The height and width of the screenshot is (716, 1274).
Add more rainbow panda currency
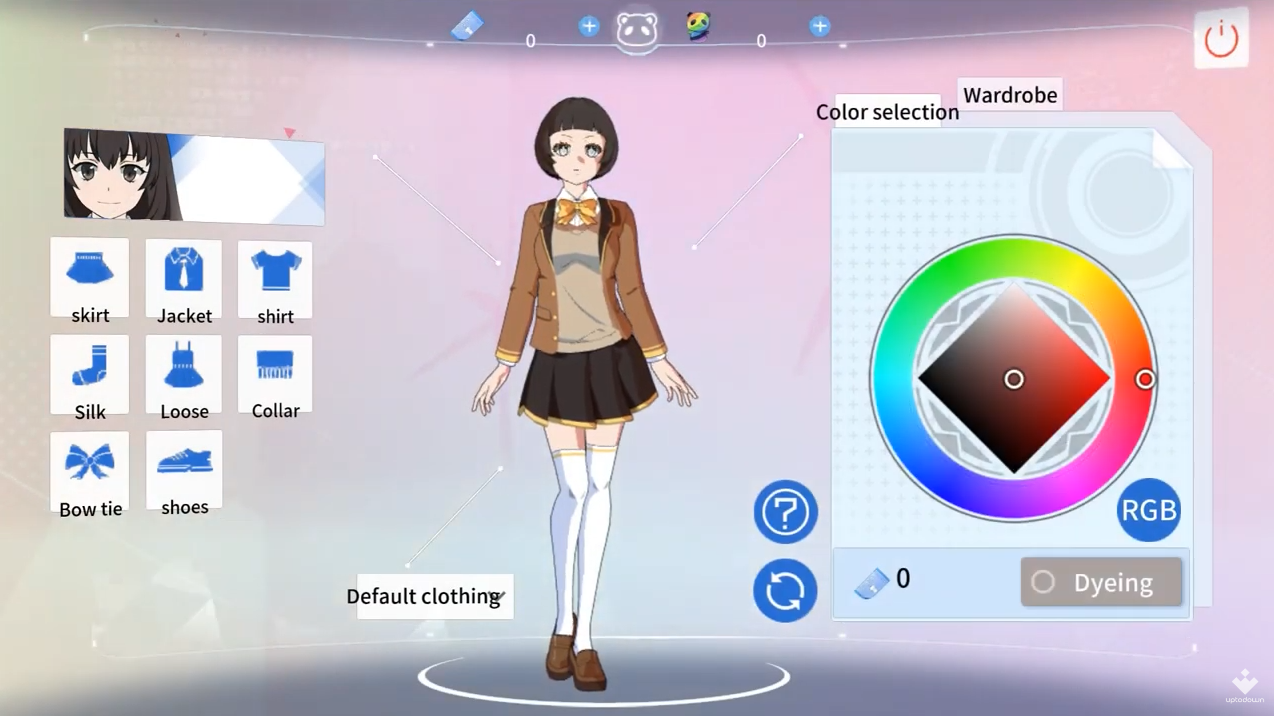click(819, 27)
